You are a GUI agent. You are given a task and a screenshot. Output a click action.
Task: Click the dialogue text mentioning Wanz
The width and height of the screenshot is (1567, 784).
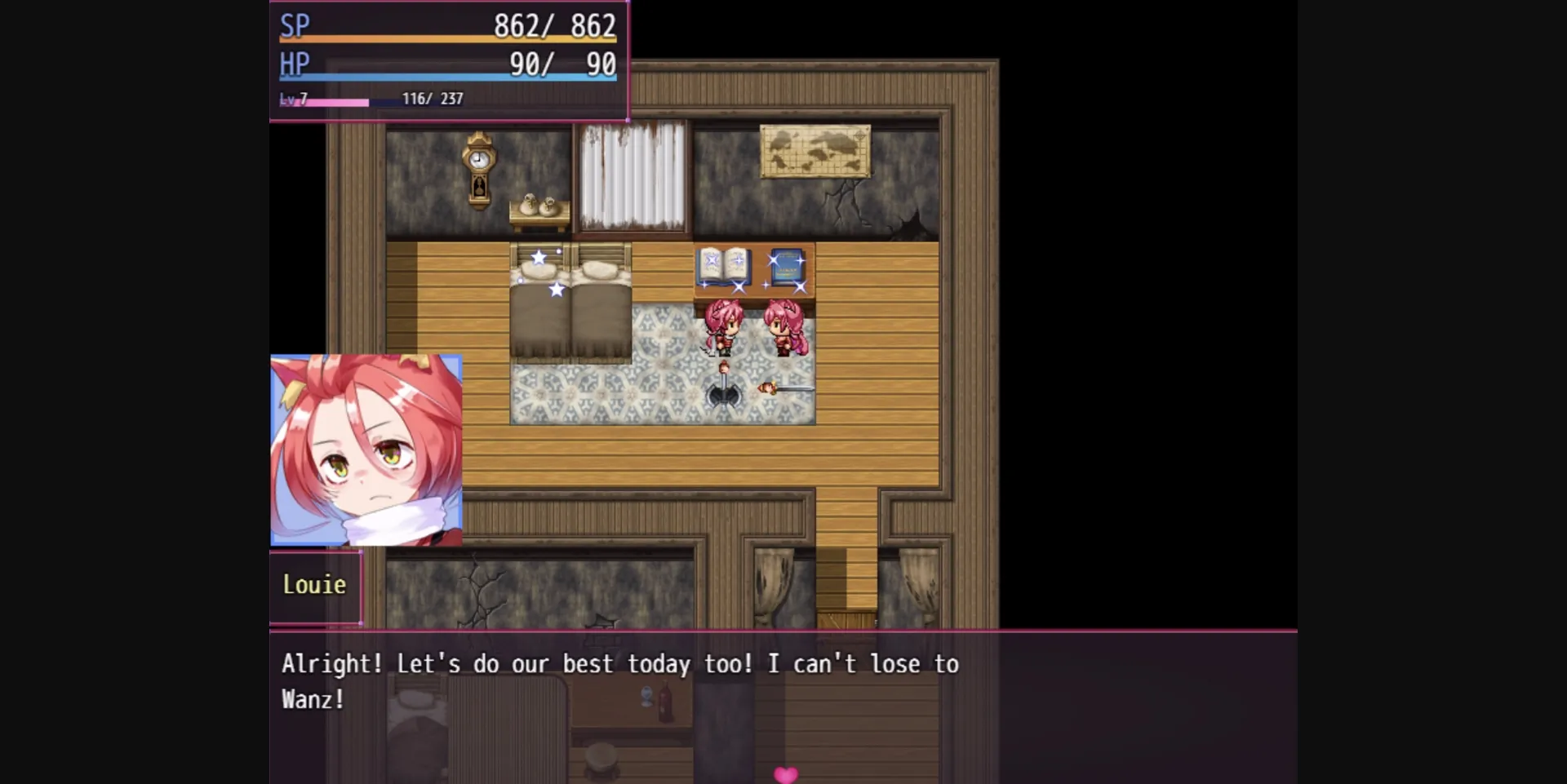(x=314, y=699)
